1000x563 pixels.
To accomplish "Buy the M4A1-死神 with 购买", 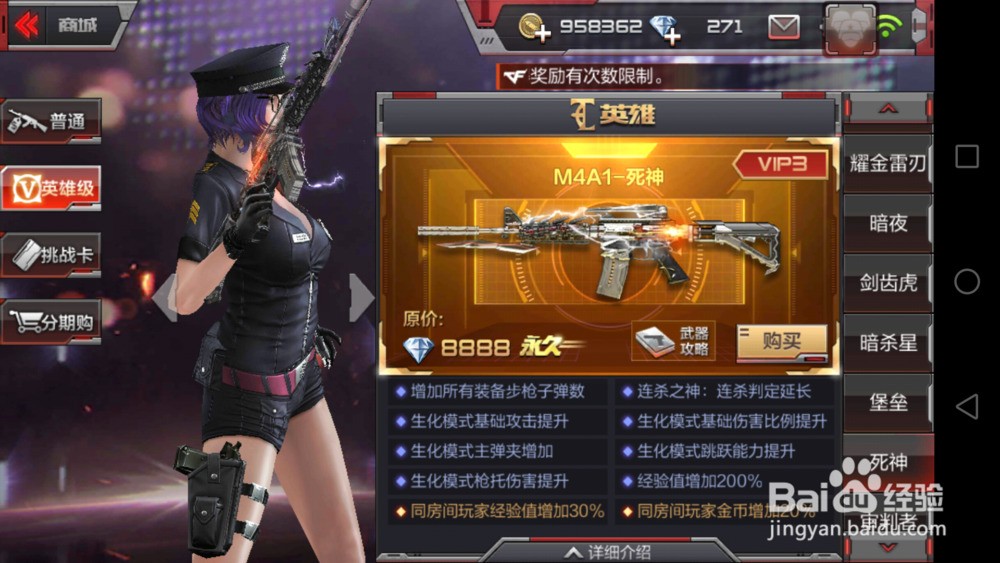I will (781, 342).
